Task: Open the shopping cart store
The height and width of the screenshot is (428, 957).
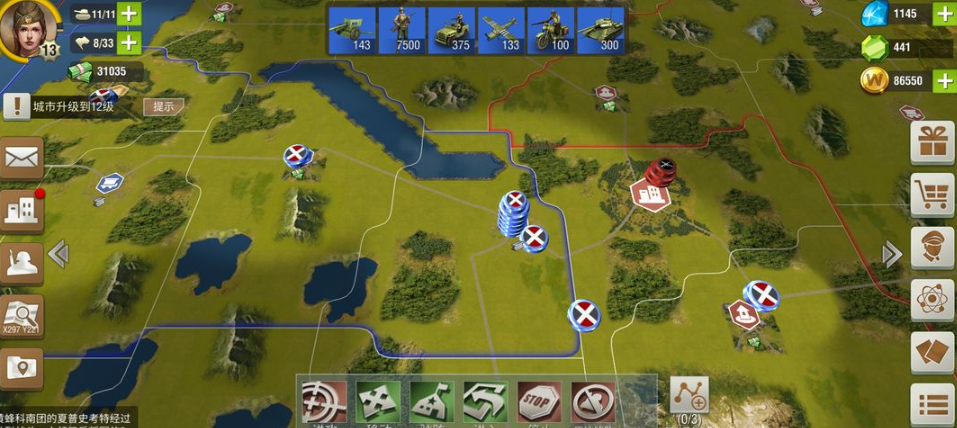Action: 932,195
